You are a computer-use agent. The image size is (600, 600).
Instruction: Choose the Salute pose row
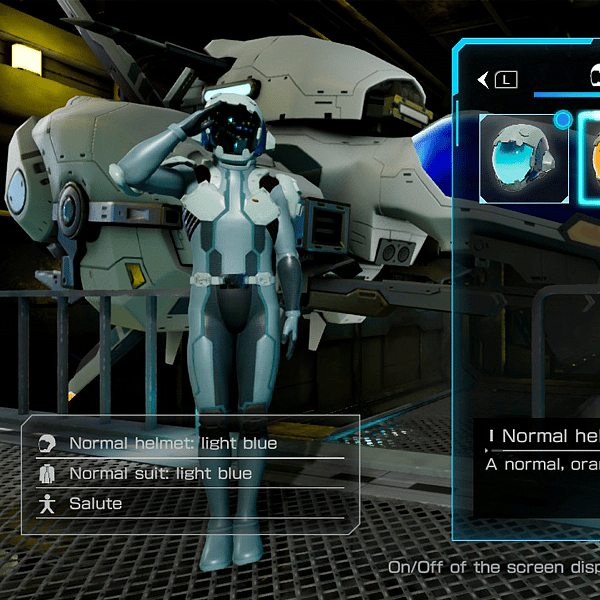coord(95,503)
